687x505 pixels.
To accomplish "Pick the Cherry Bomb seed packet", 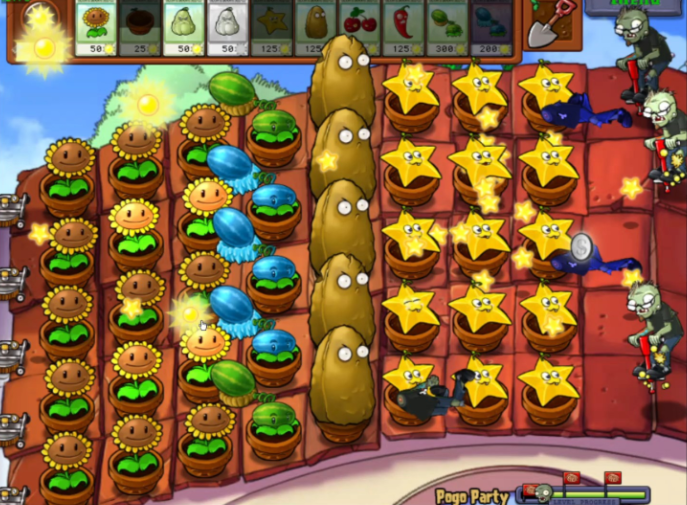I will [x=360, y=27].
